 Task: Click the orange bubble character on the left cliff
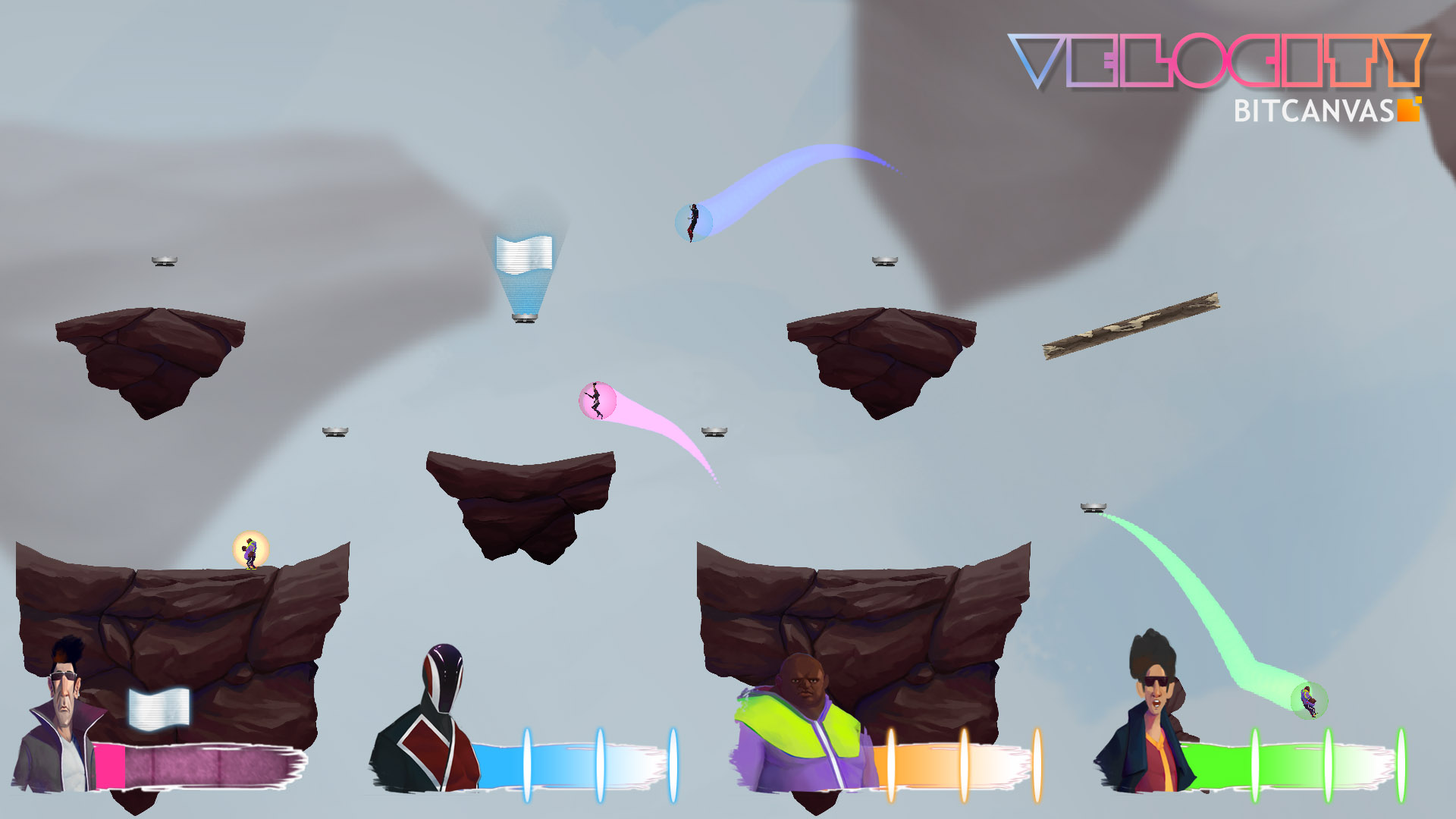tap(250, 554)
